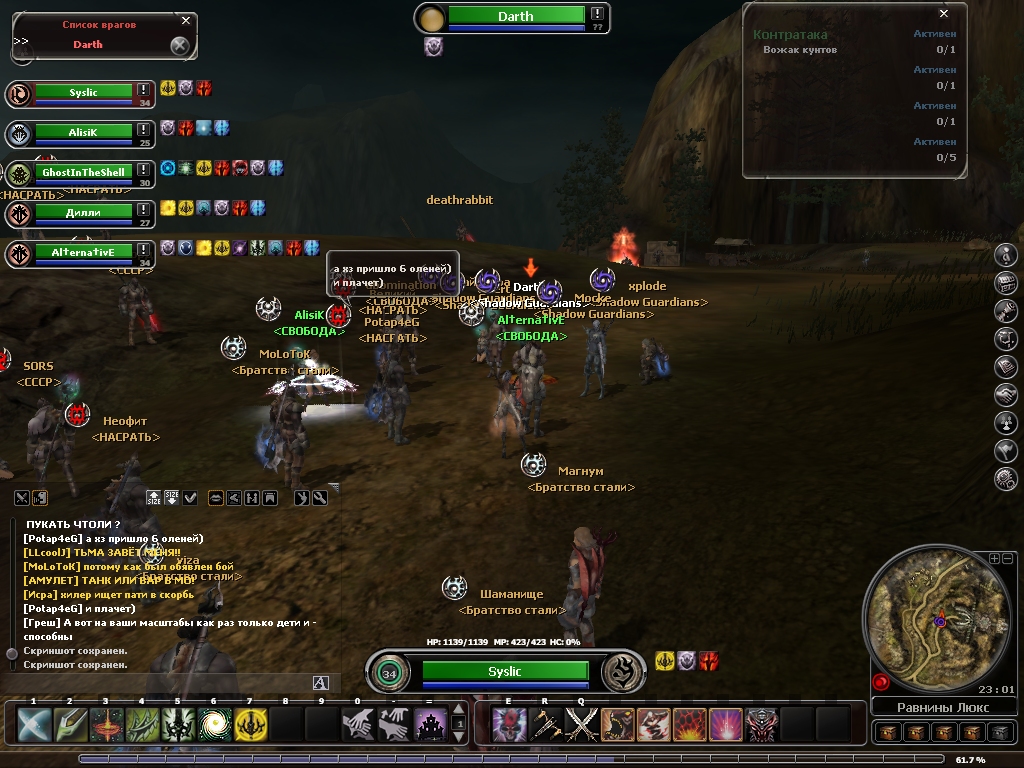
Task: Activate the golden sigil skill in slot 7
Action: (250, 723)
